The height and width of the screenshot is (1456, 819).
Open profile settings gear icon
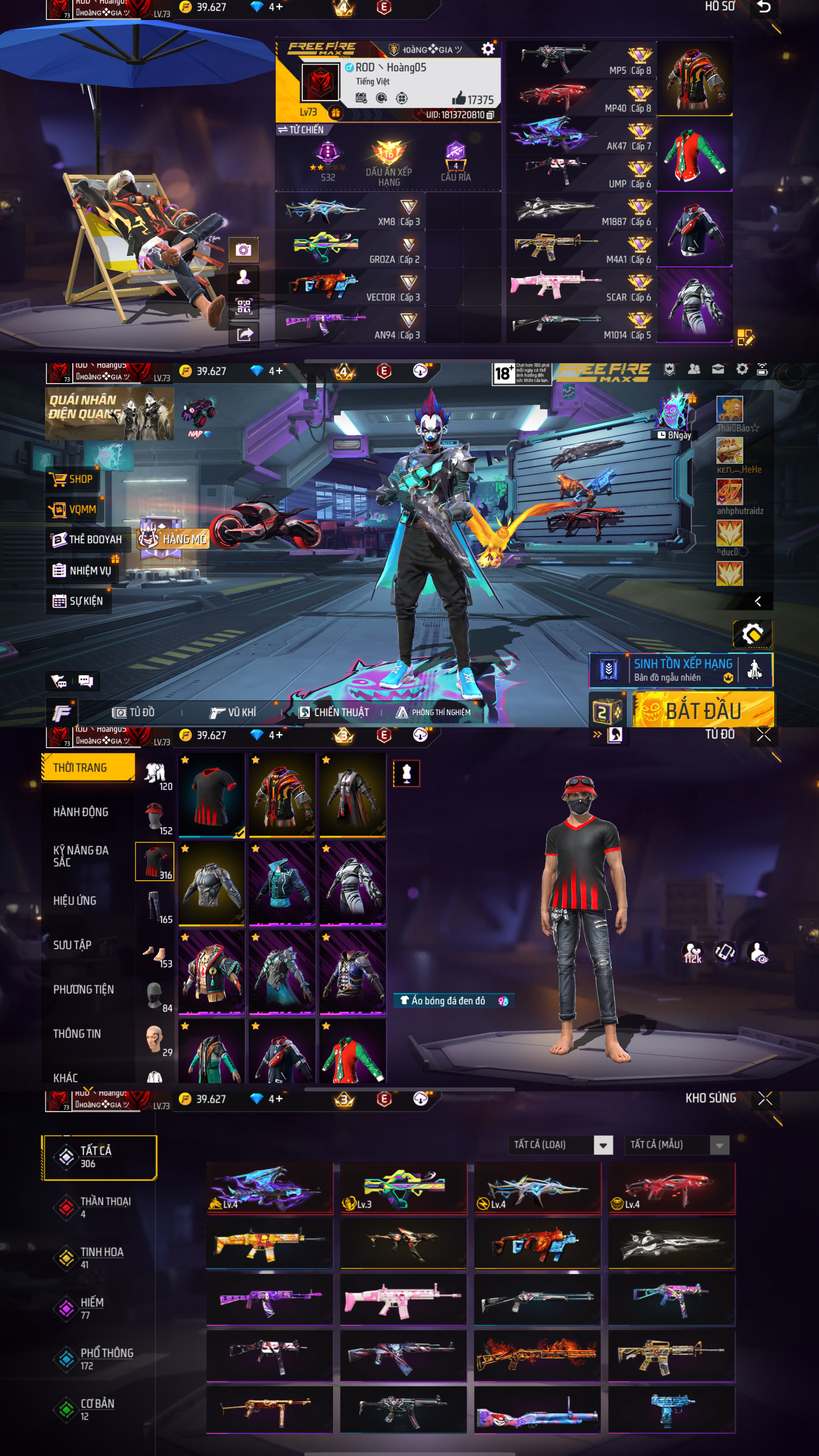487,49
